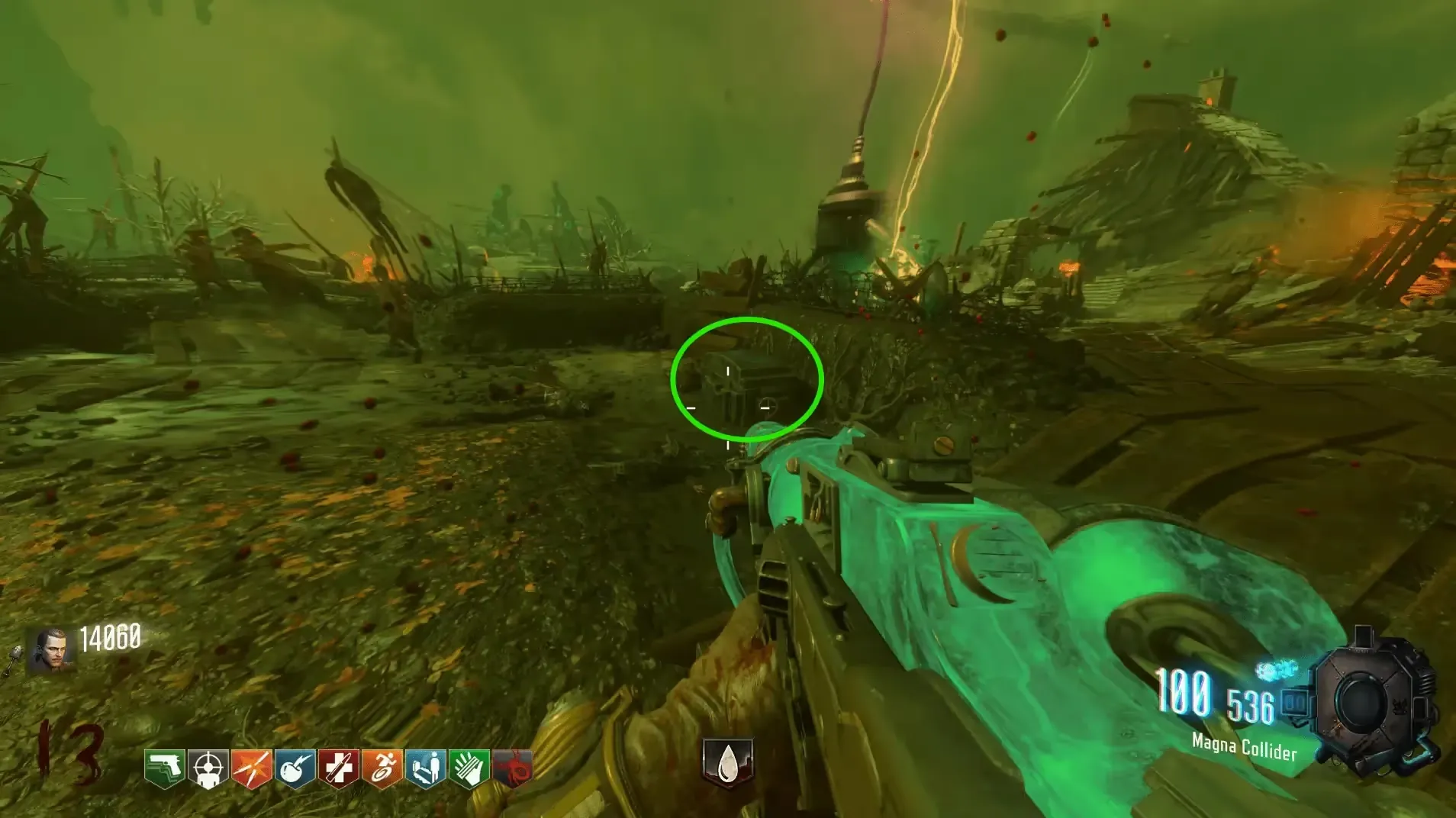Screen dimensions: 1456x818
Task: Click the player character portrait
Action: click(x=51, y=650)
